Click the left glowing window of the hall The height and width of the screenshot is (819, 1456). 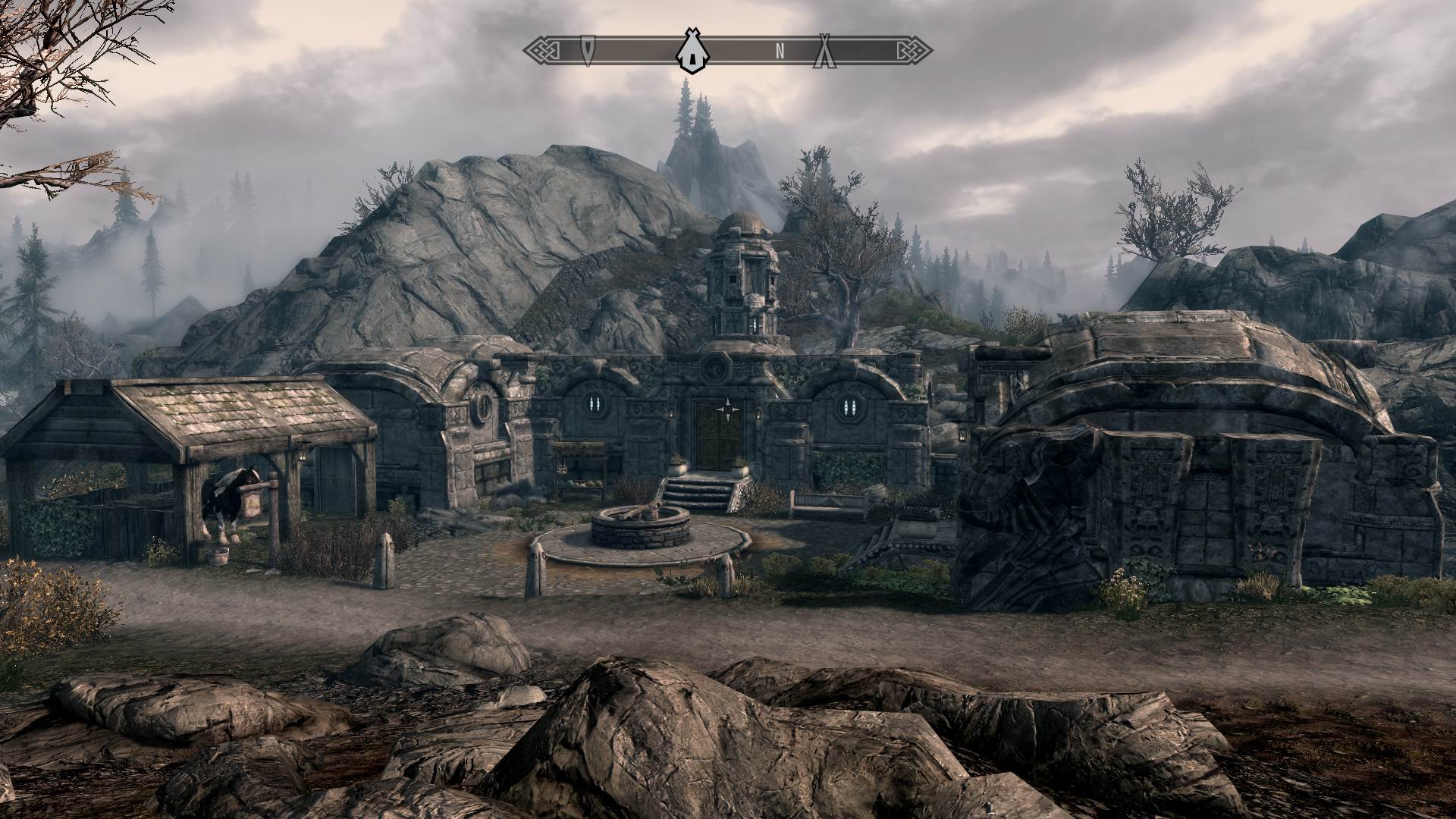coord(595,403)
